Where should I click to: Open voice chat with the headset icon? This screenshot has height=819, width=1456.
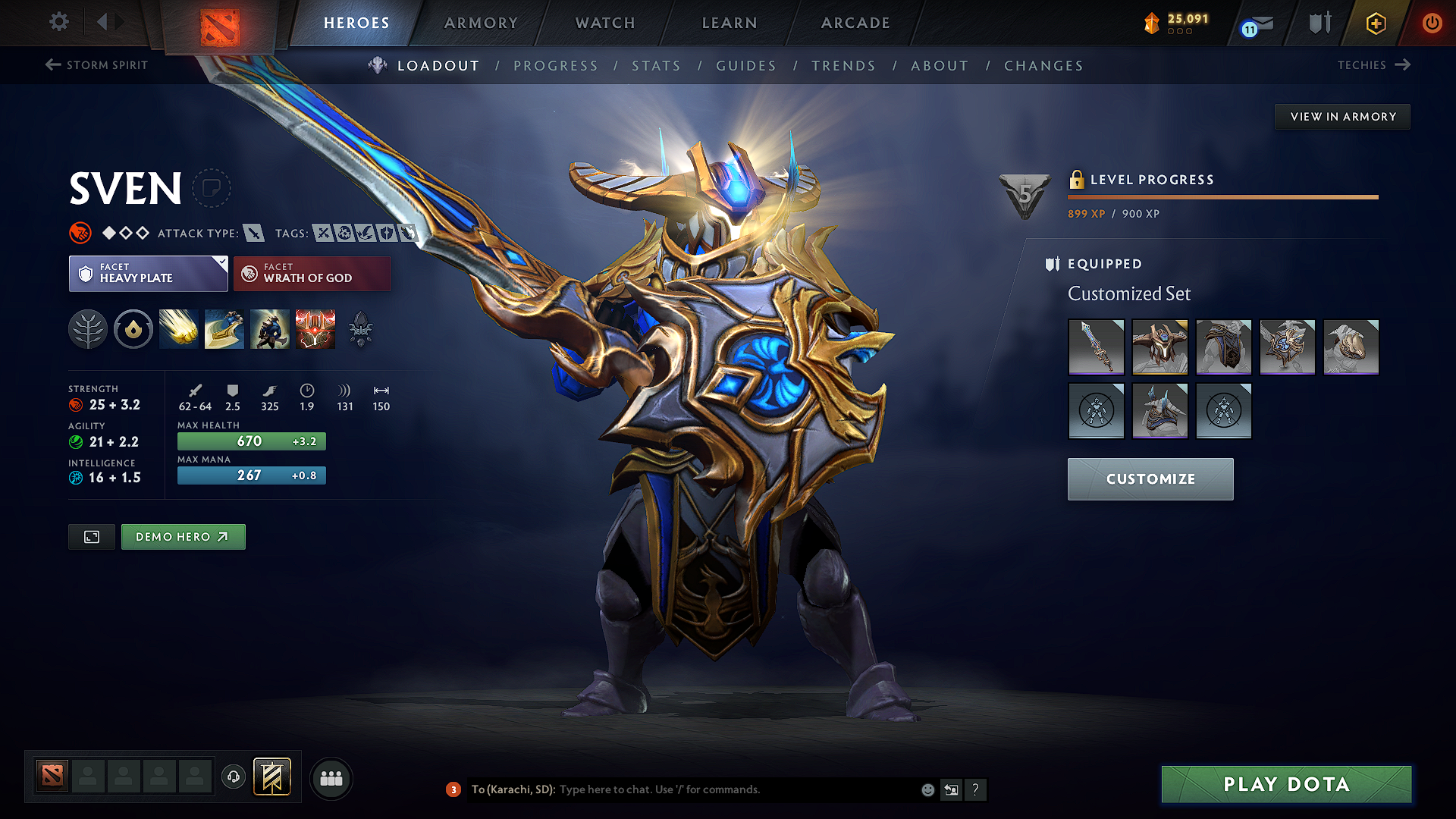[x=234, y=777]
